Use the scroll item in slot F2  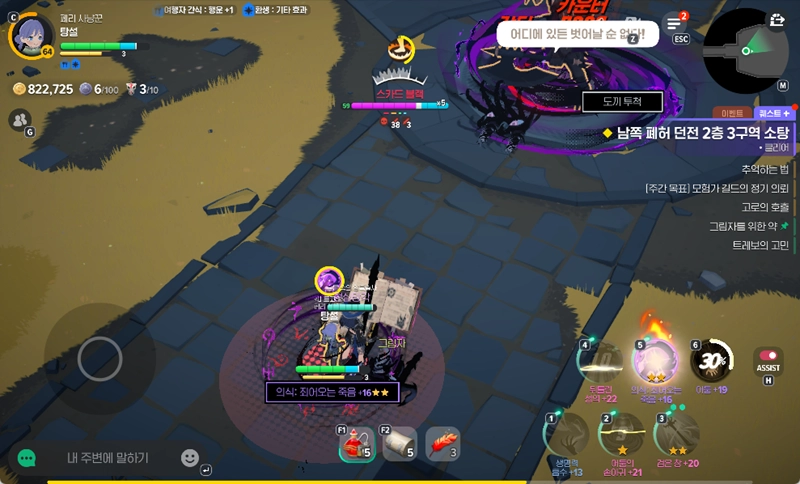coord(399,444)
